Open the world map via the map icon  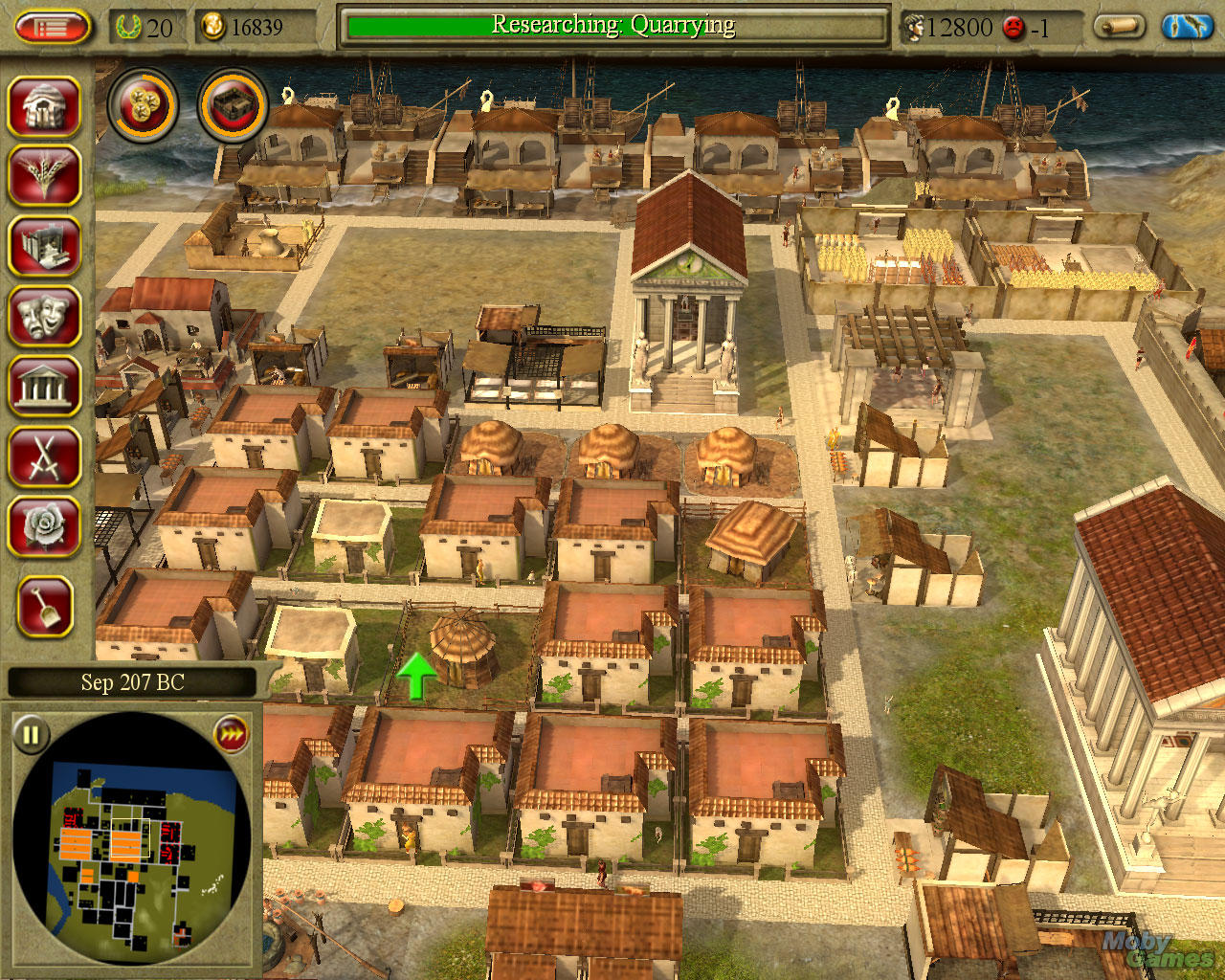[x=1187, y=27]
